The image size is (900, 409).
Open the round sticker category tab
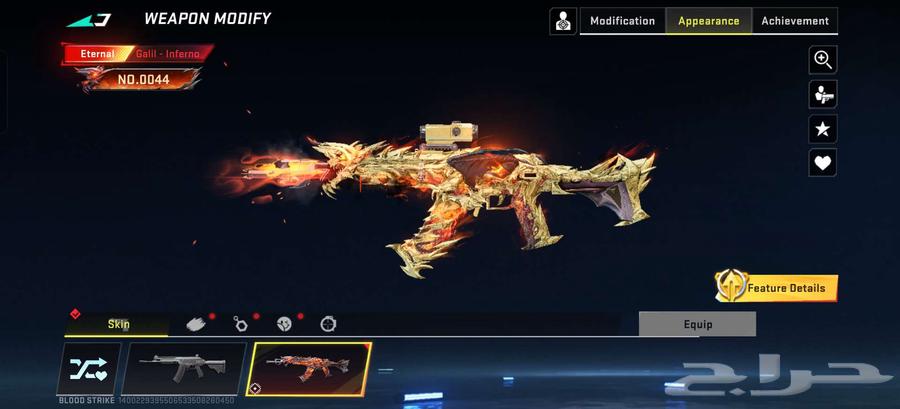coord(284,324)
